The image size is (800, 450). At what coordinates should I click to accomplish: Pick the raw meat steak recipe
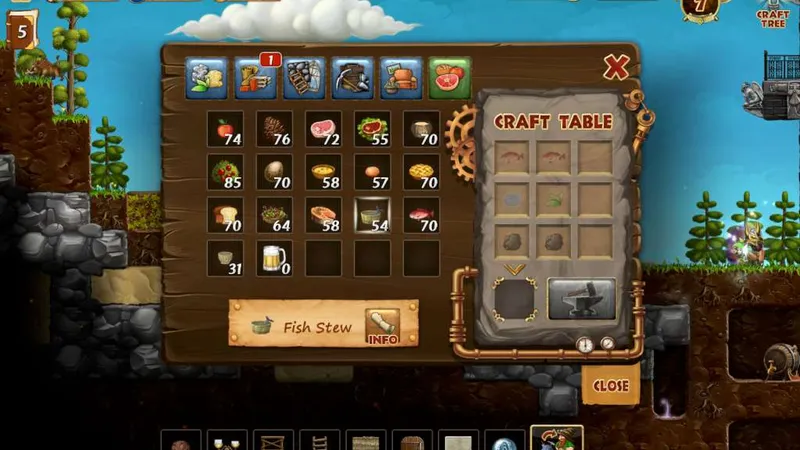coord(323,129)
